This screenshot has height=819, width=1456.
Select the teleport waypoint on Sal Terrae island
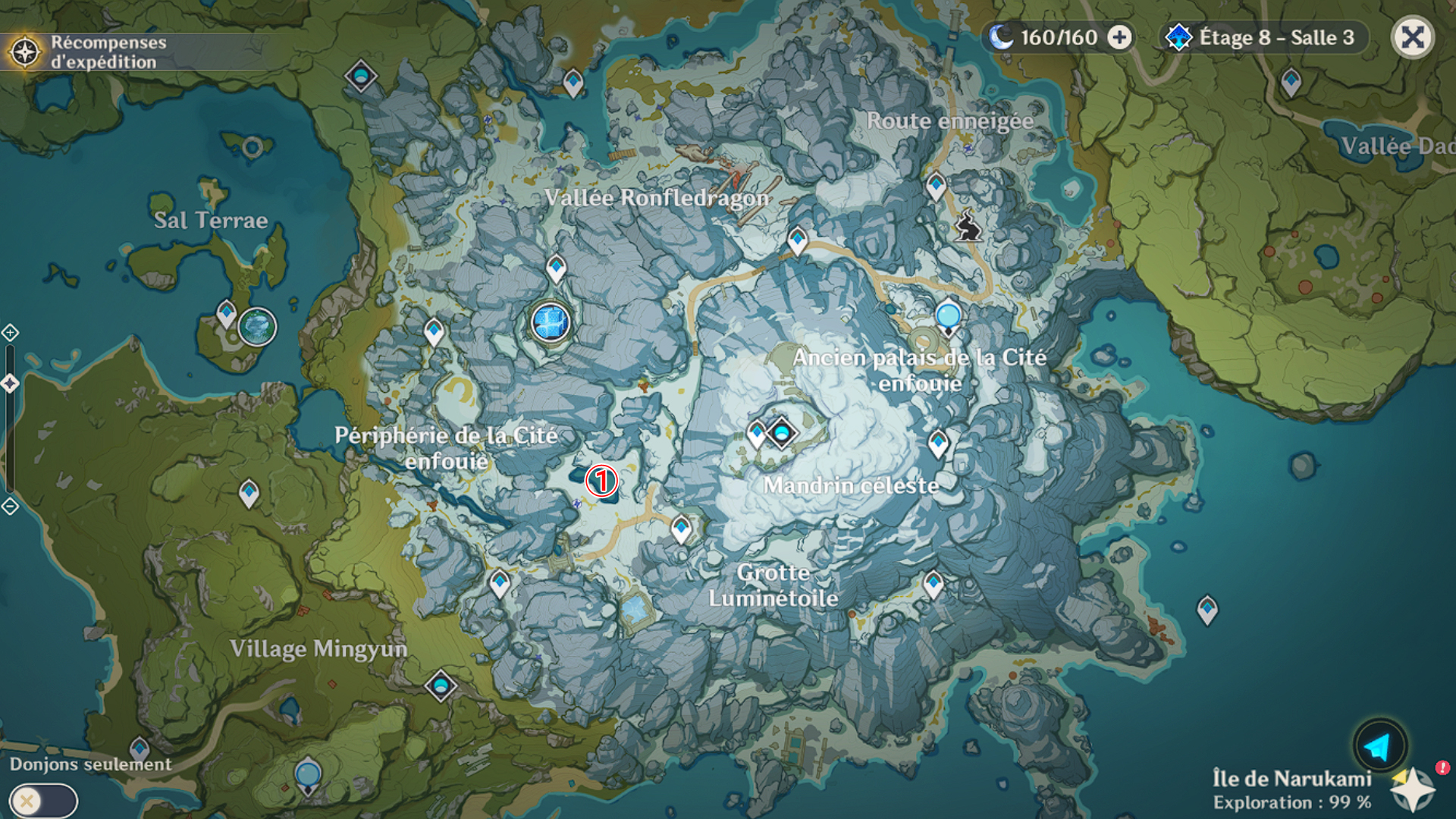(226, 313)
